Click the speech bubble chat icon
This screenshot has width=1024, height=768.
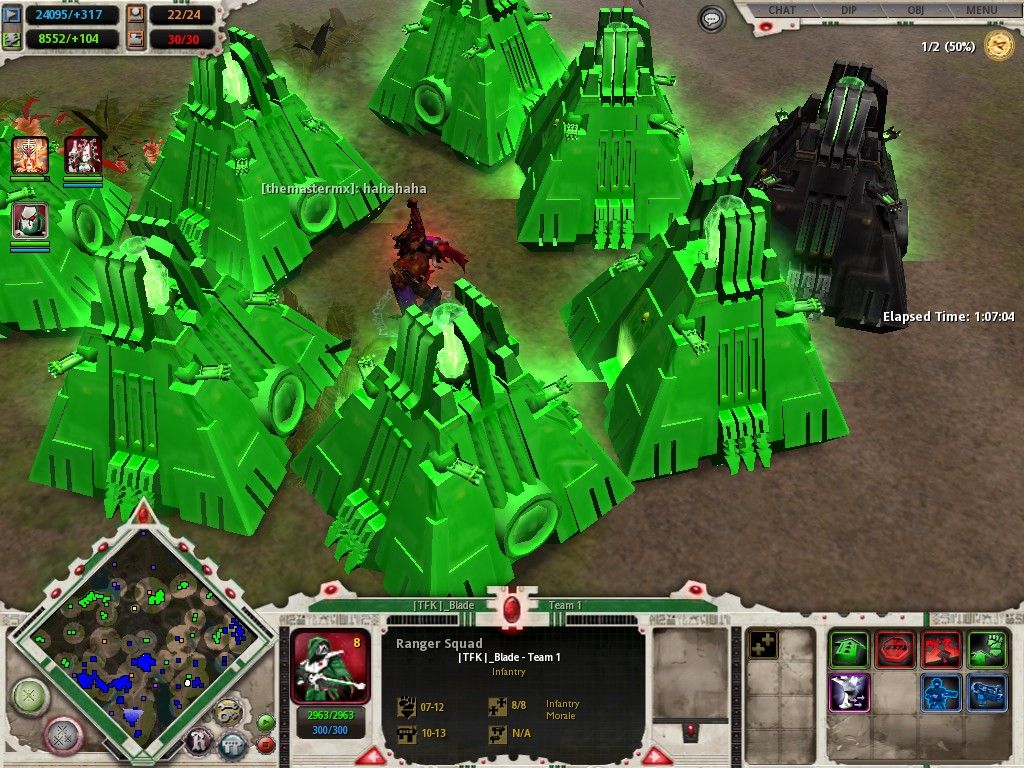pos(712,19)
